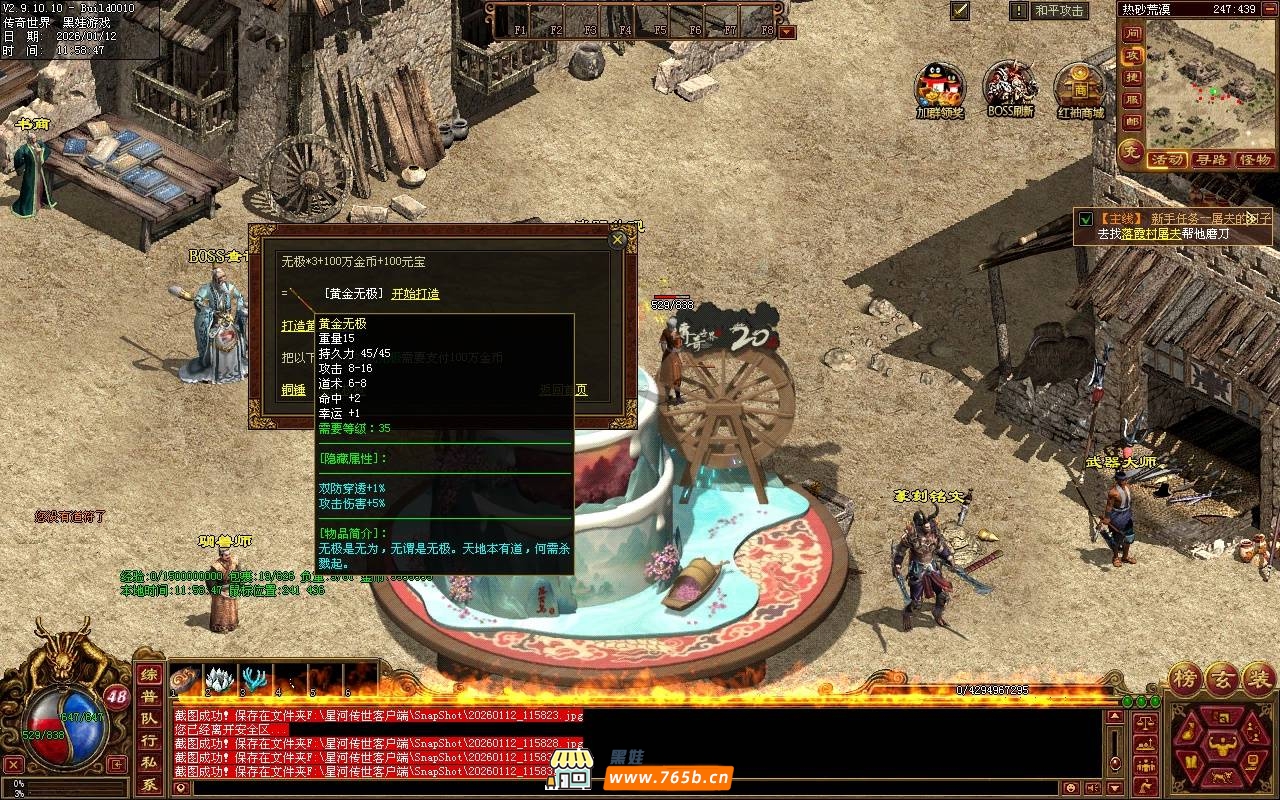Open the 榜 rankings round button
Screen dimensions: 1280x800
1184,679
